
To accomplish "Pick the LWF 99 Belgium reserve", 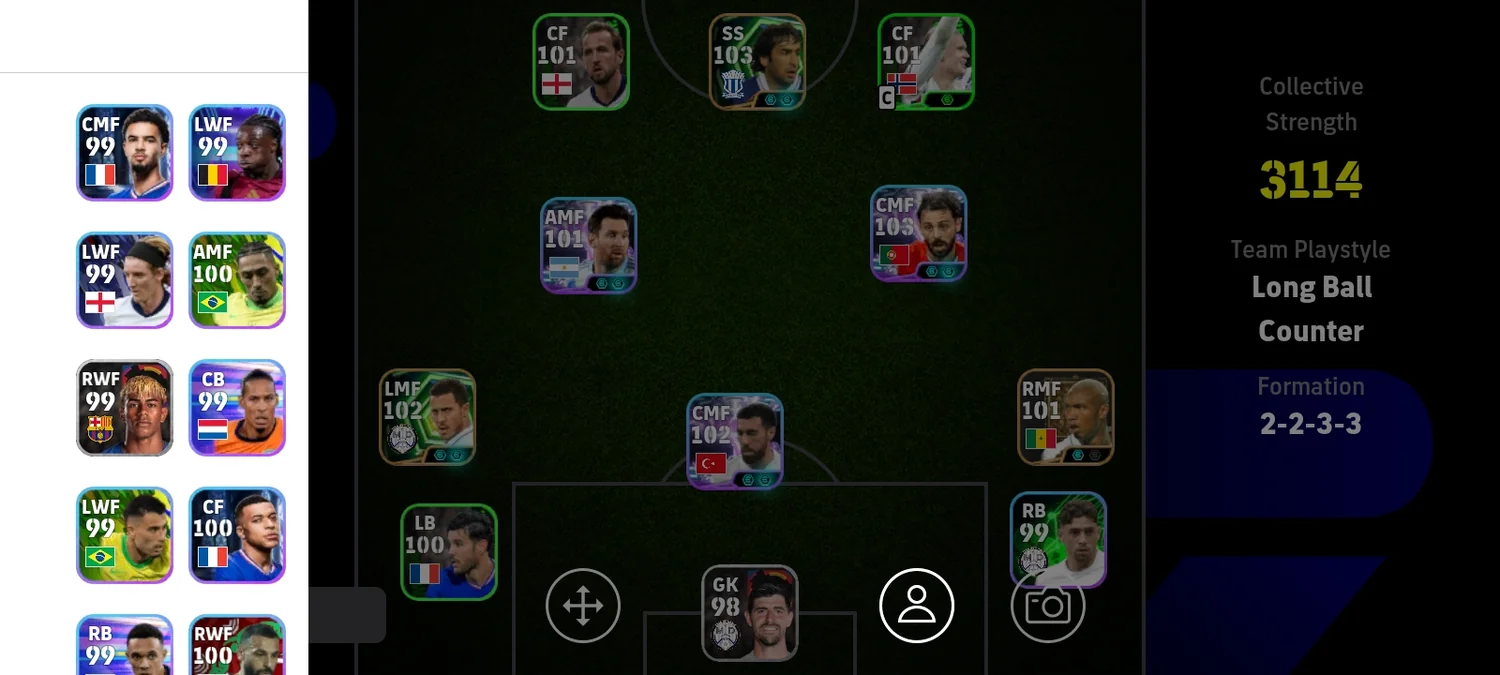I will pos(237,153).
